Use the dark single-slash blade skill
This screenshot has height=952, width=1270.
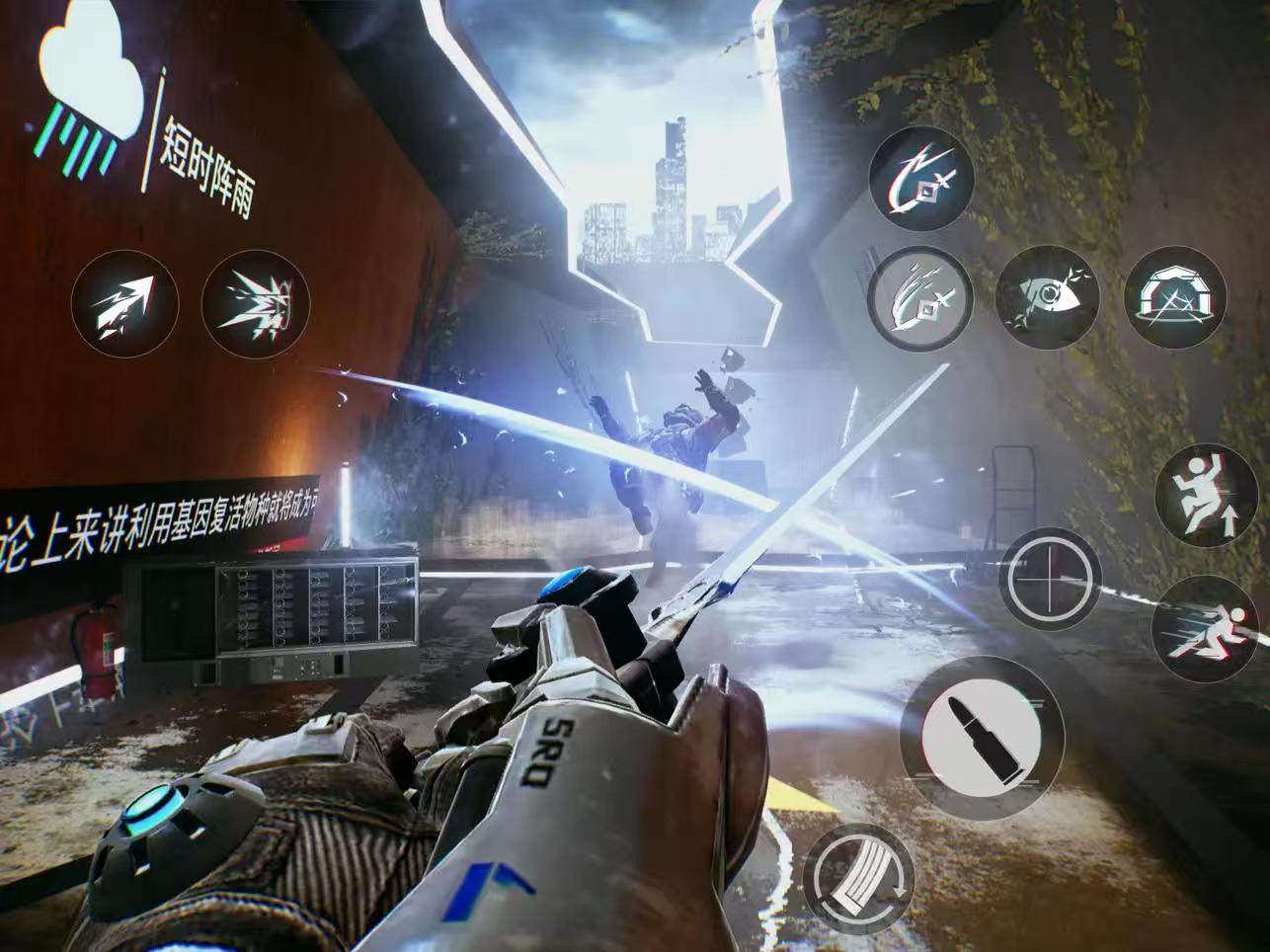click(921, 179)
